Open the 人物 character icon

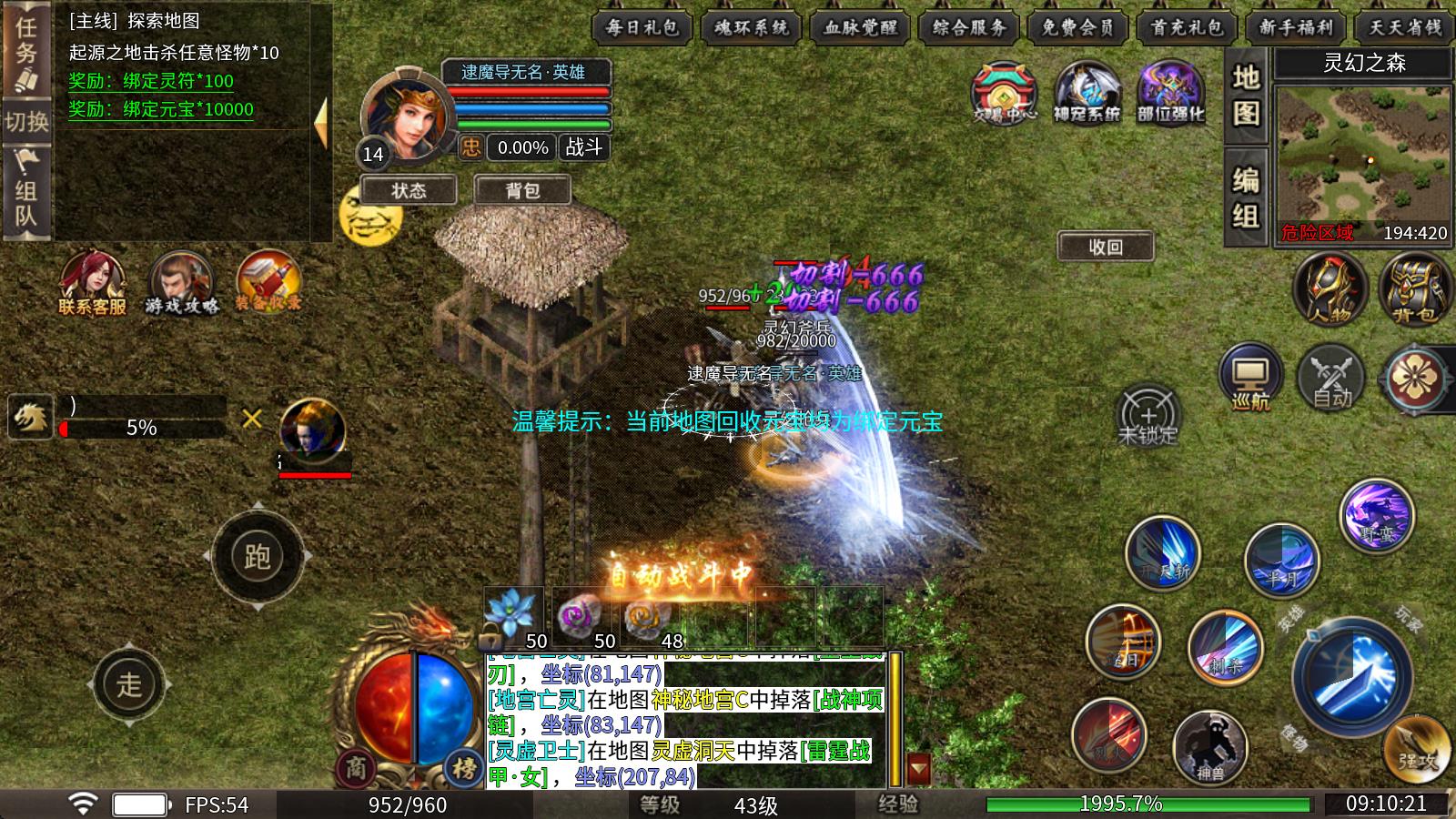click(1330, 289)
